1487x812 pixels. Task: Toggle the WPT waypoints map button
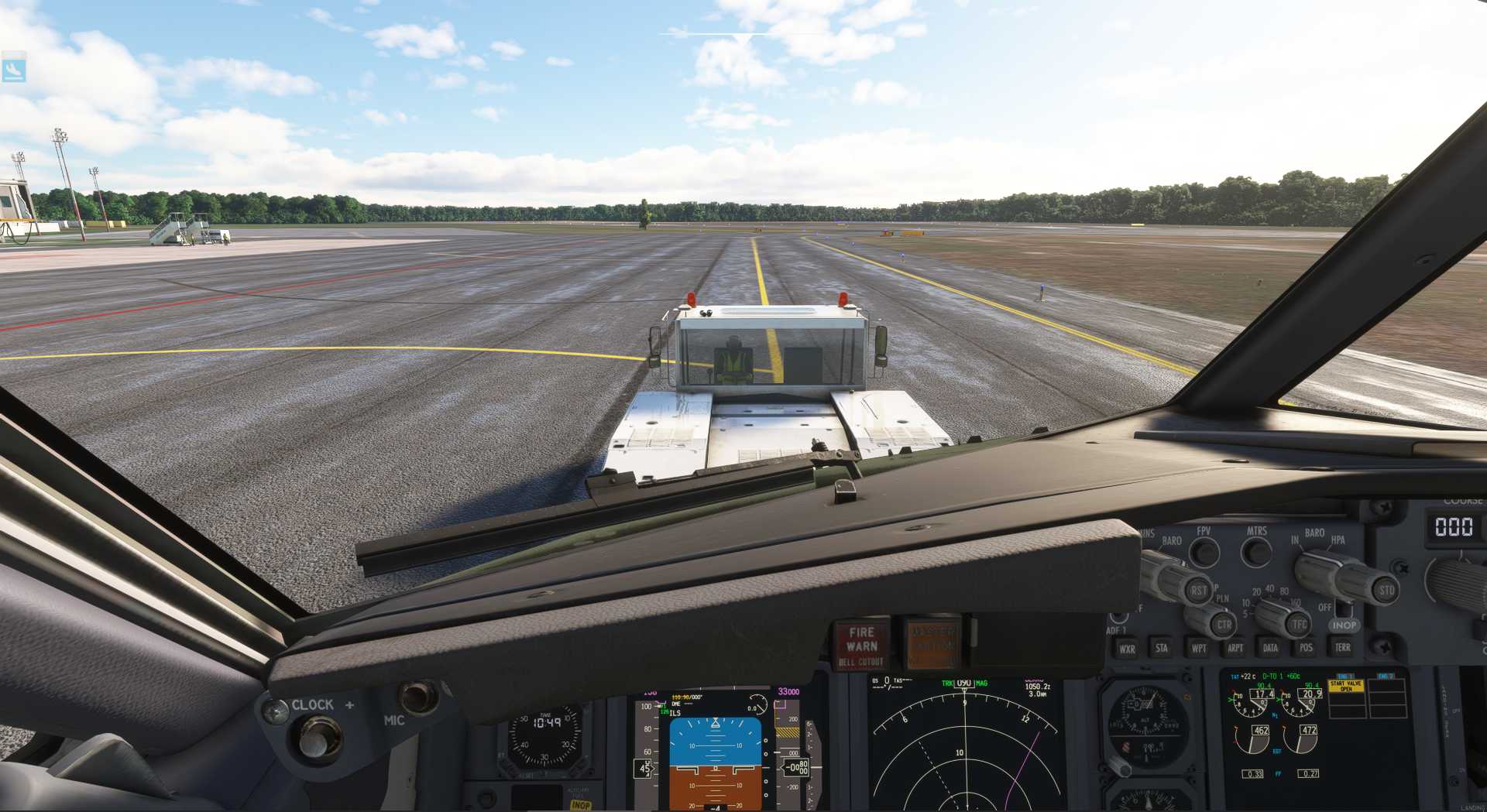click(1199, 648)
